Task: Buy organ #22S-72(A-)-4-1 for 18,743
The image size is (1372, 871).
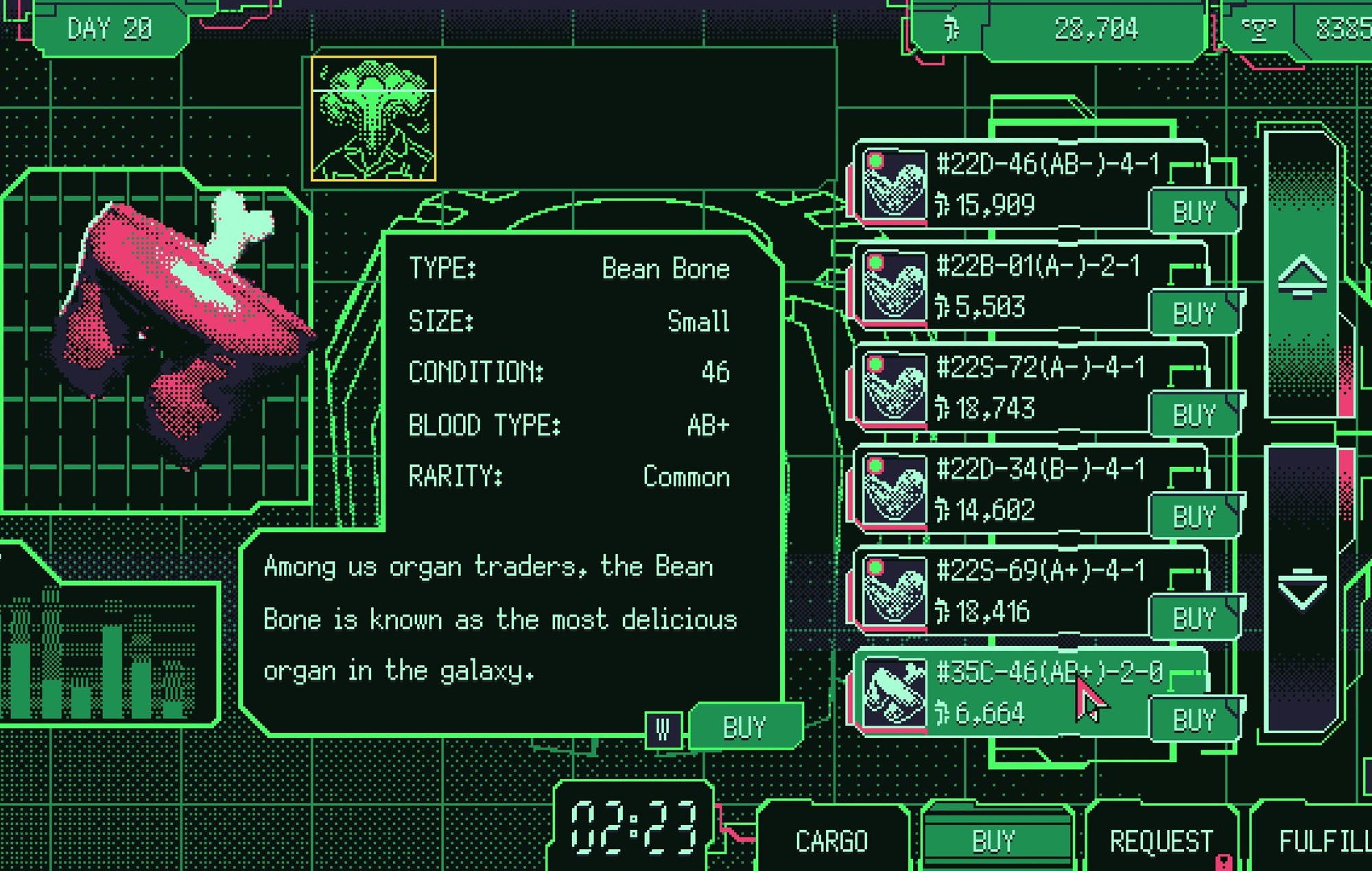Action: pyautogui.click(x=1194, y=415)
